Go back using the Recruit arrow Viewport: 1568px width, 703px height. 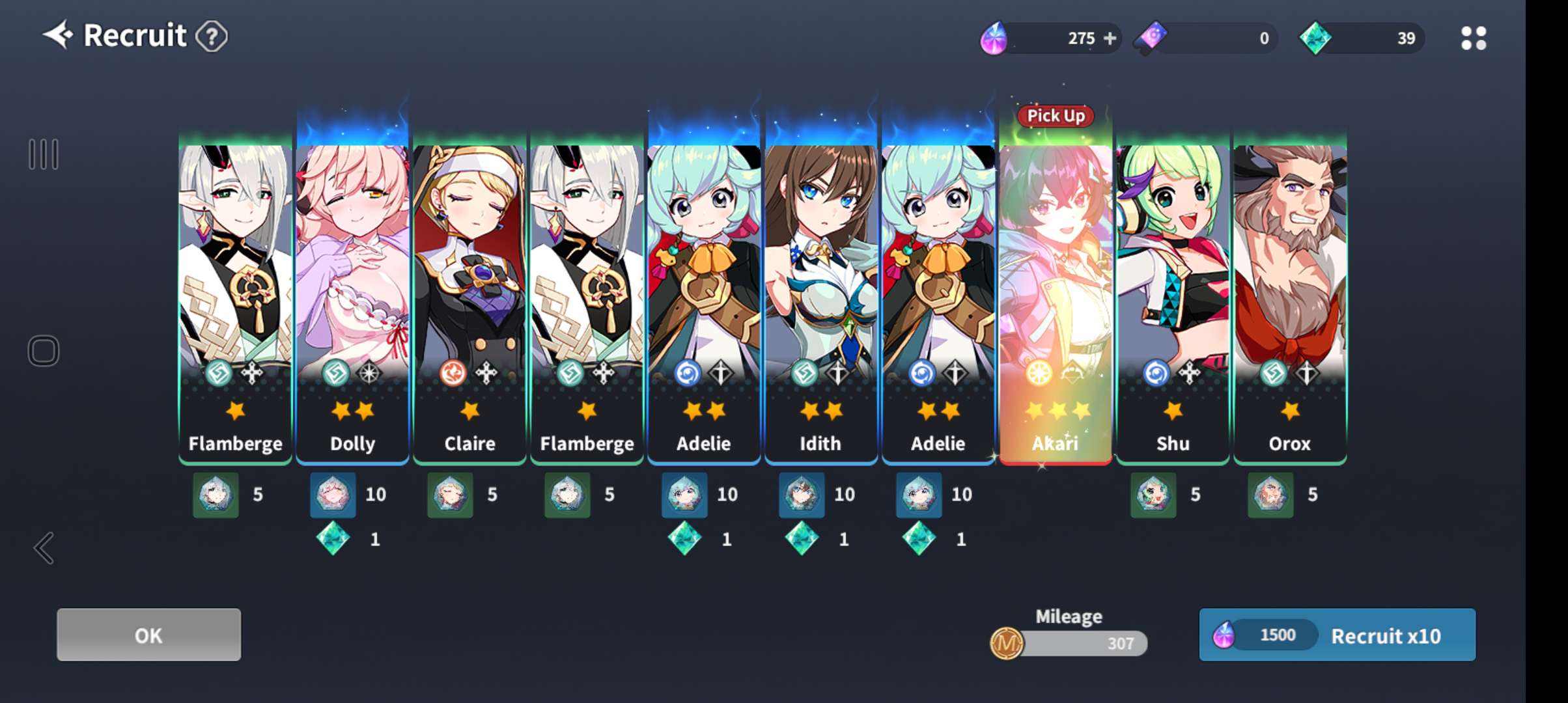[x=59, y=35]
